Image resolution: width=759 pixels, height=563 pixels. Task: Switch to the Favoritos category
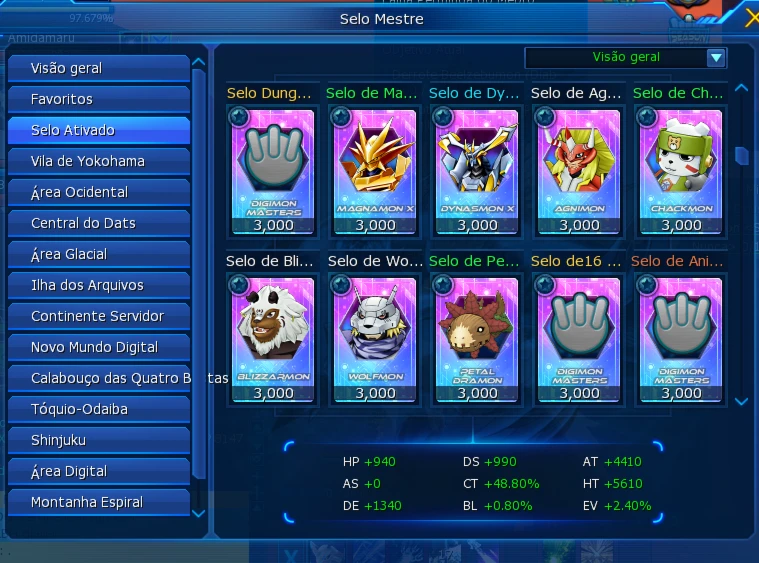point(98,99)
